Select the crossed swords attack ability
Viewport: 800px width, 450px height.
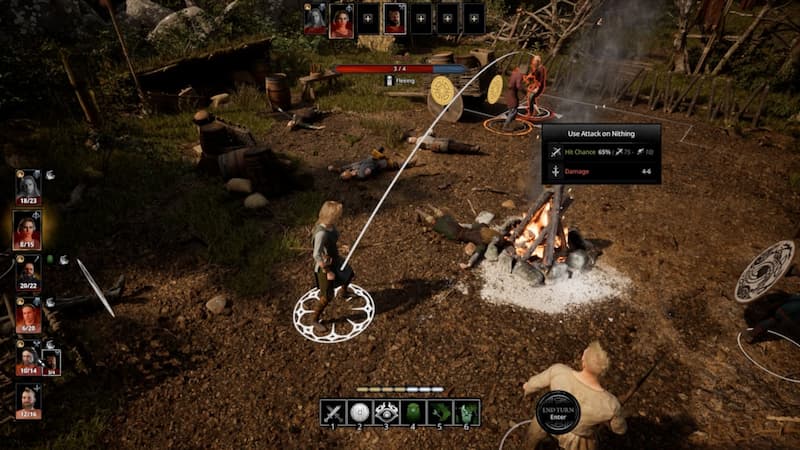(333, 412)
